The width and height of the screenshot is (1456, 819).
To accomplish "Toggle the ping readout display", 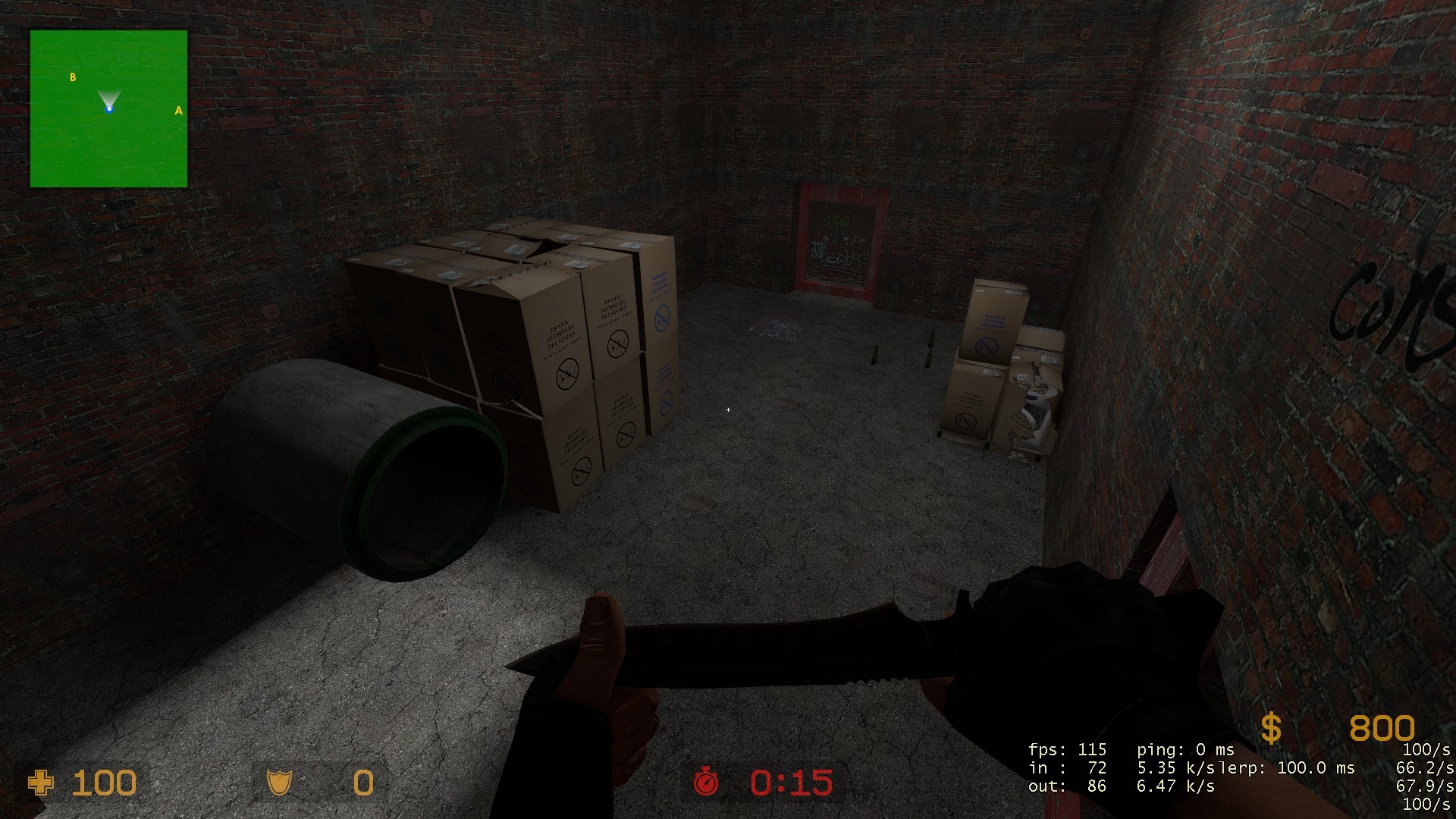I will point(1183,748).
